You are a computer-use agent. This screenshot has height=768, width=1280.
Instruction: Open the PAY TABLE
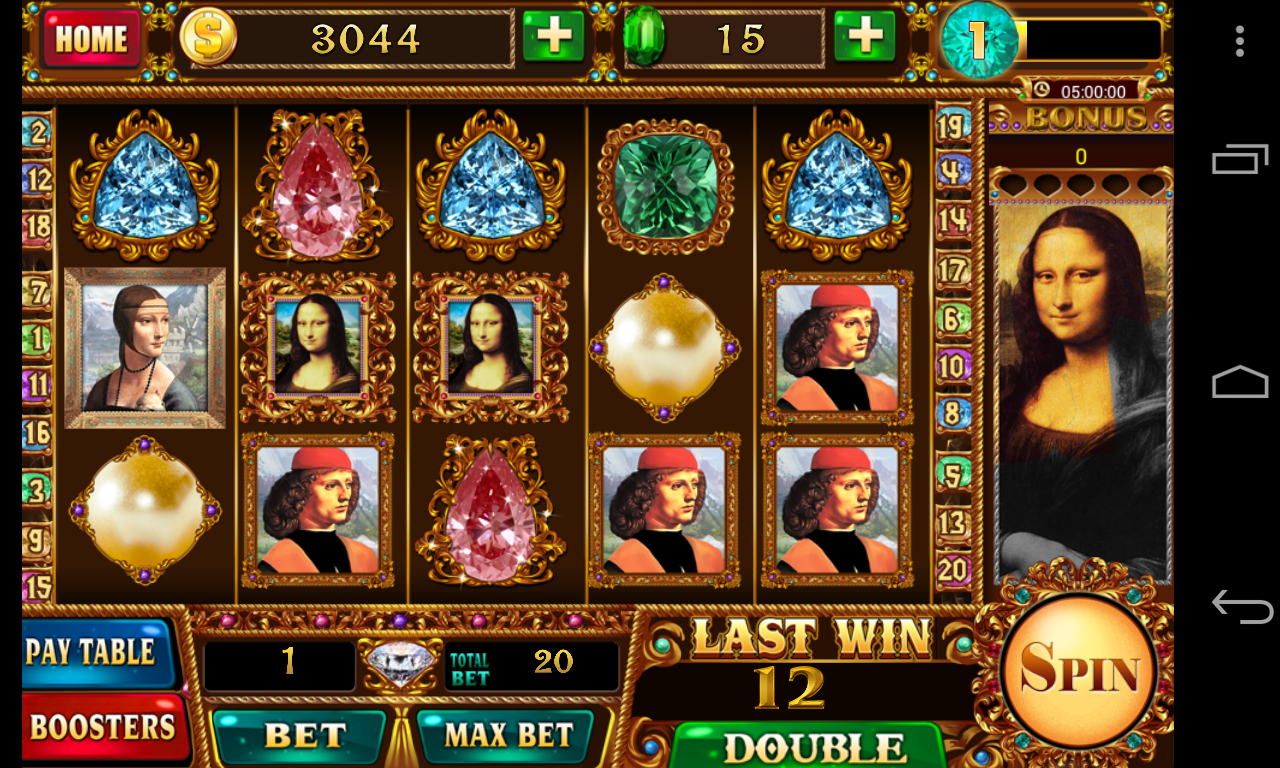(93, 652)
